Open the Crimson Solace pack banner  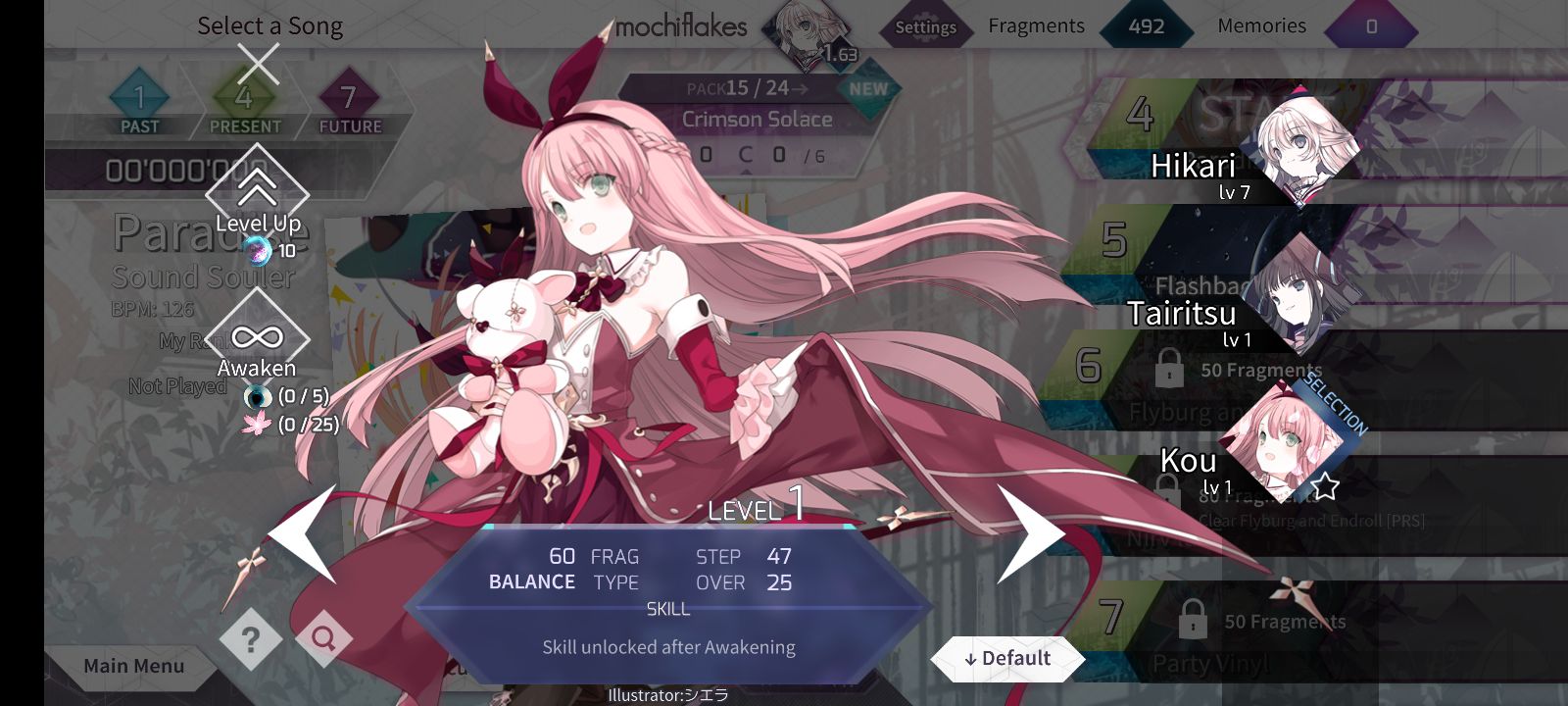(756, 119)
